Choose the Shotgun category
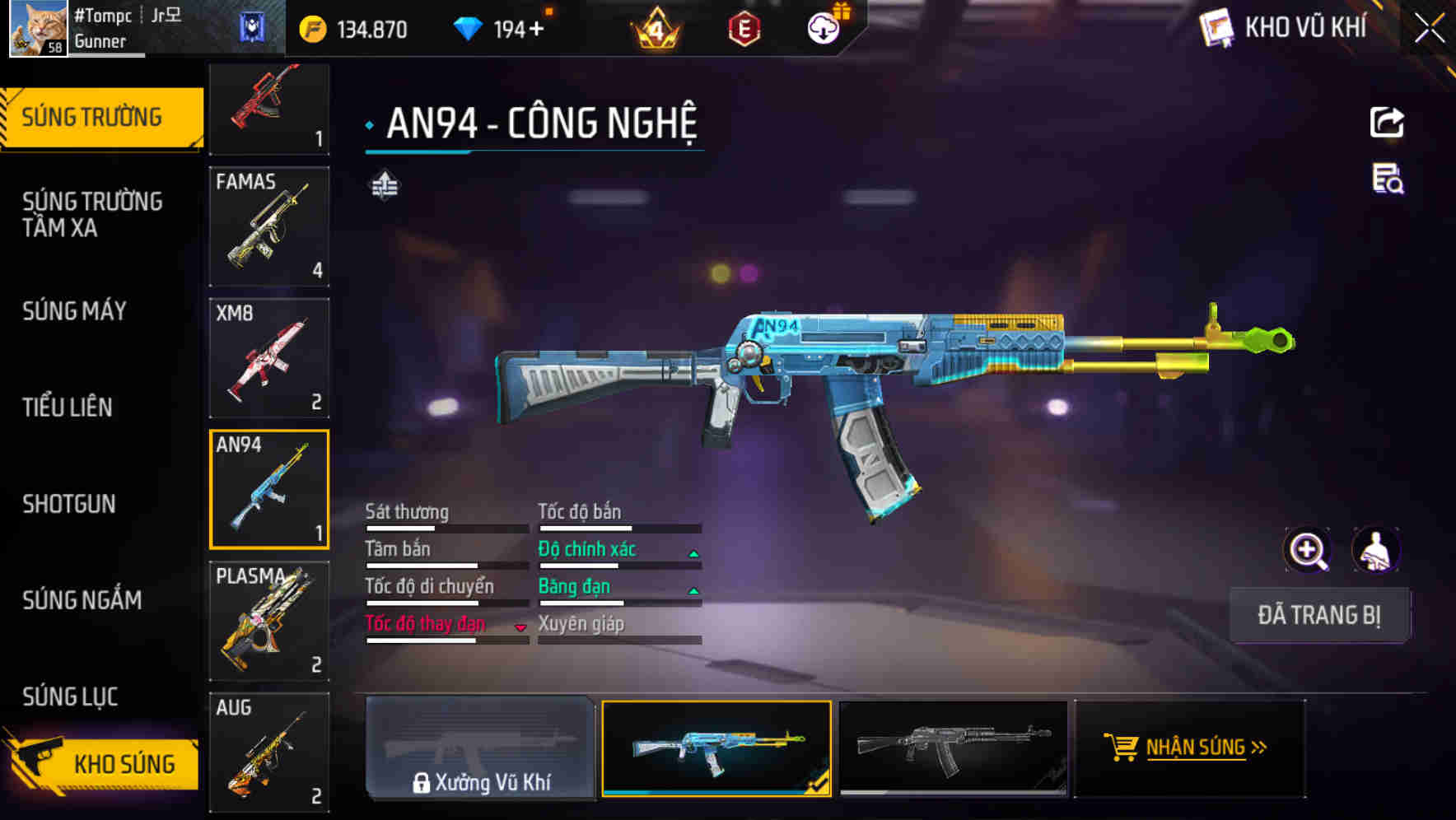The width and height of the screenshot is (1456, 820). 69,504
